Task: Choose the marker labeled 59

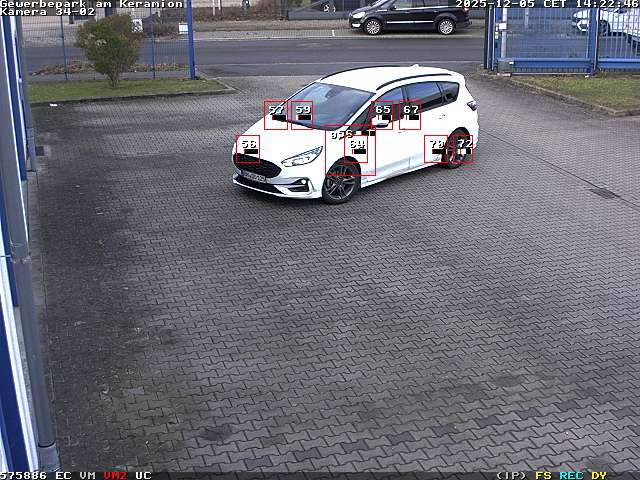Action: point(302,114)
